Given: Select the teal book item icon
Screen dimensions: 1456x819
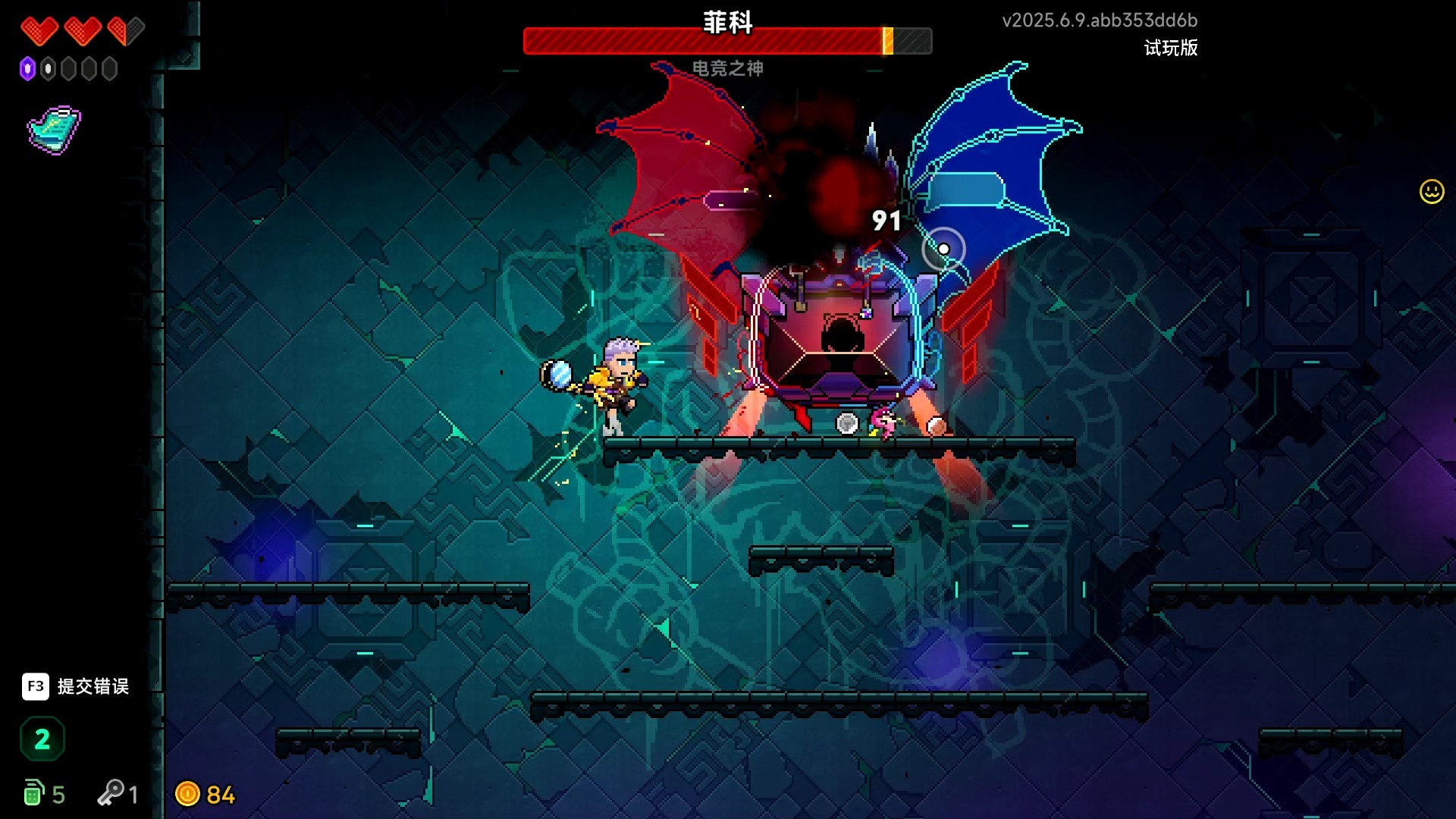Looking at the screenshot, I should [54, 130].
